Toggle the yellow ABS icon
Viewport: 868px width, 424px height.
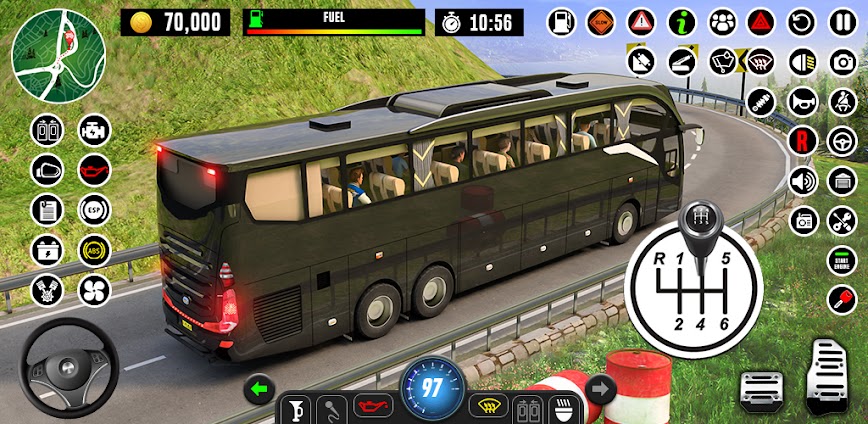94,249
